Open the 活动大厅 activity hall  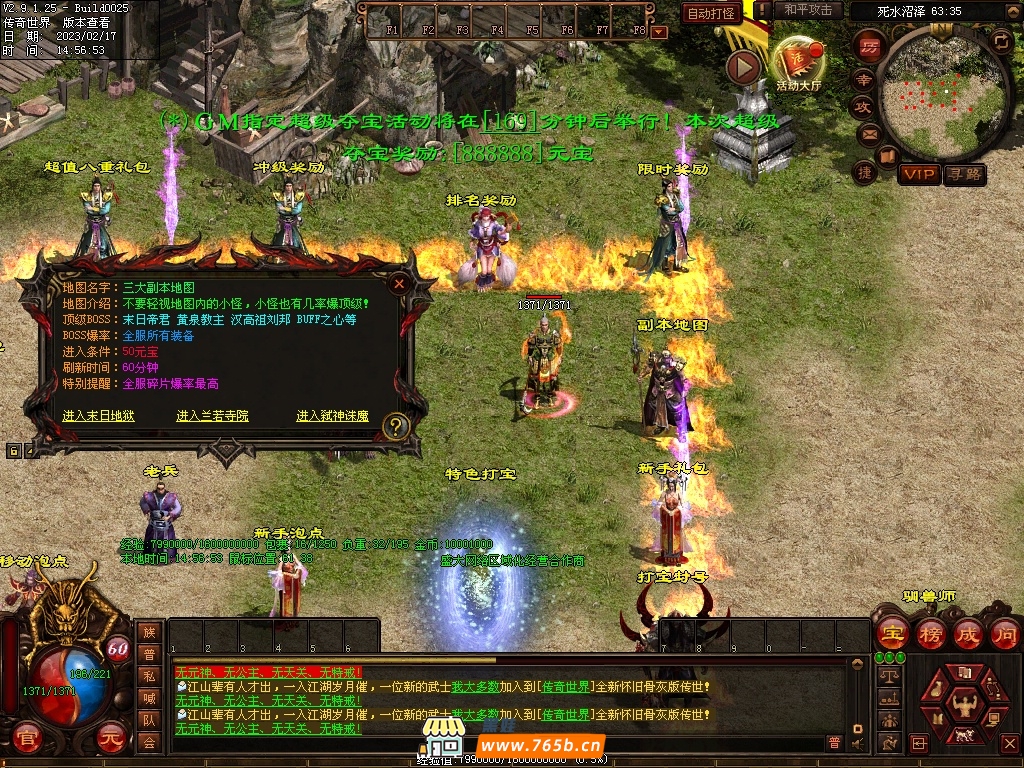pos(797,63)
